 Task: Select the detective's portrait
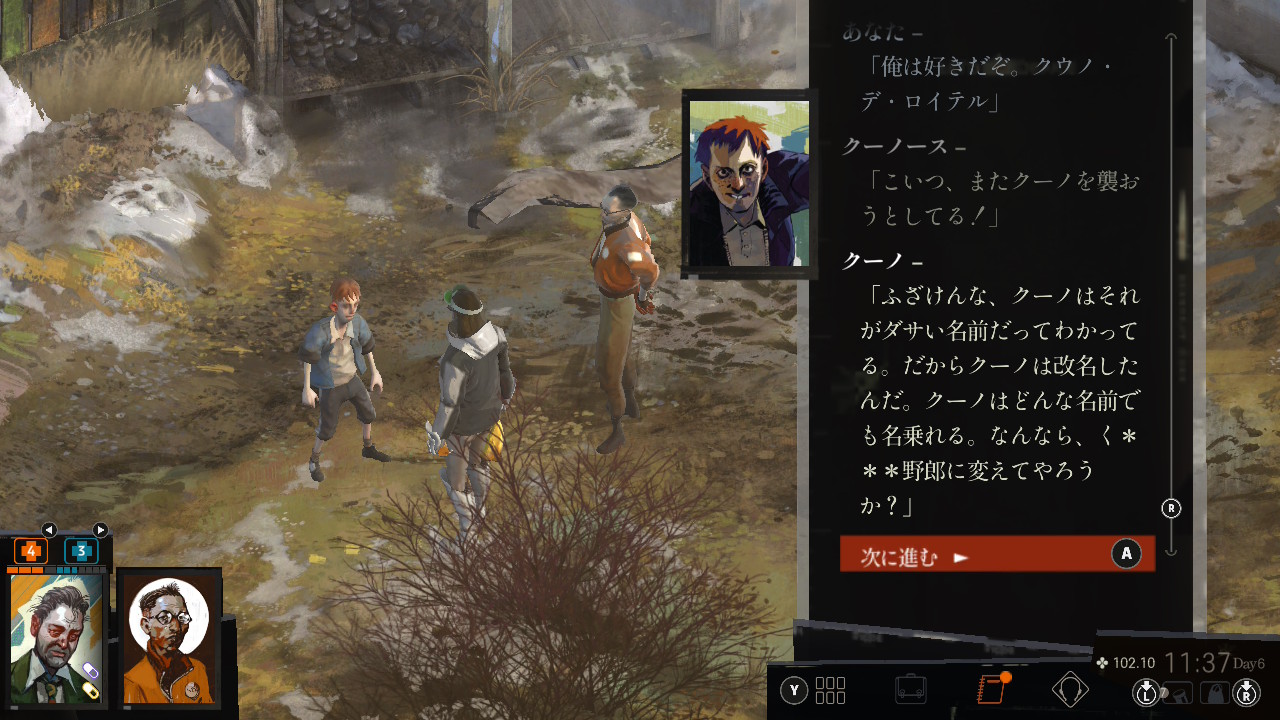(57, 637)
